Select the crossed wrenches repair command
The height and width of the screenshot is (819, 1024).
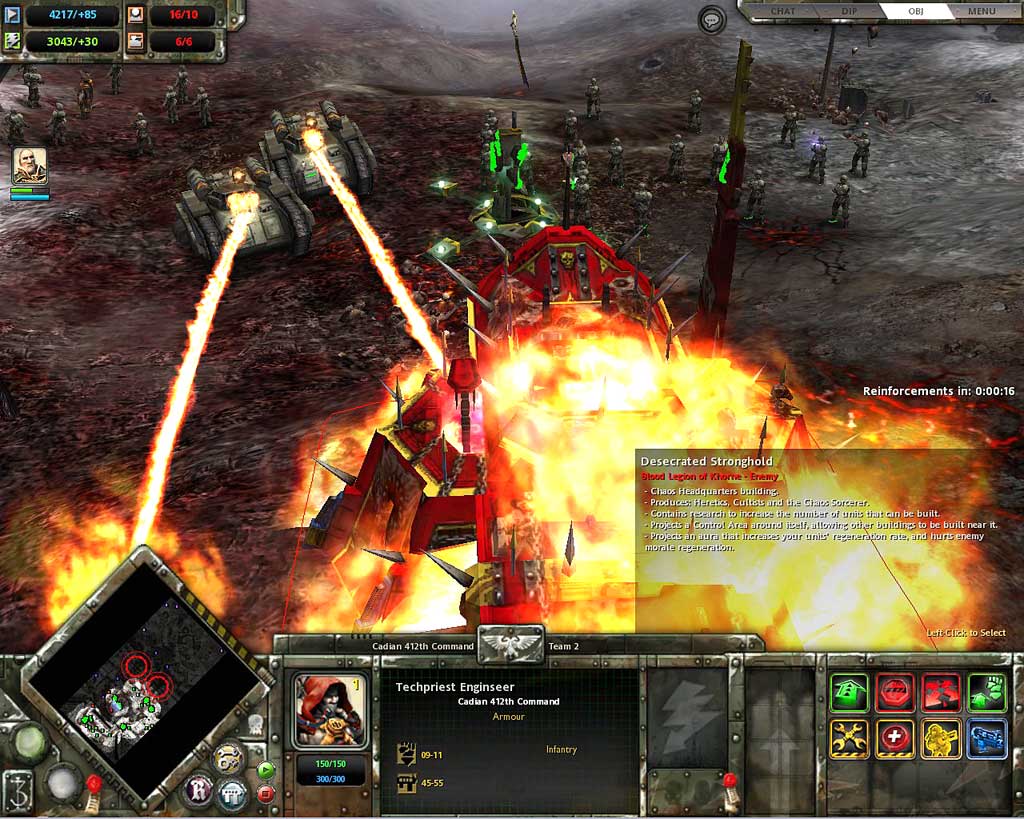tap(849, 739)
